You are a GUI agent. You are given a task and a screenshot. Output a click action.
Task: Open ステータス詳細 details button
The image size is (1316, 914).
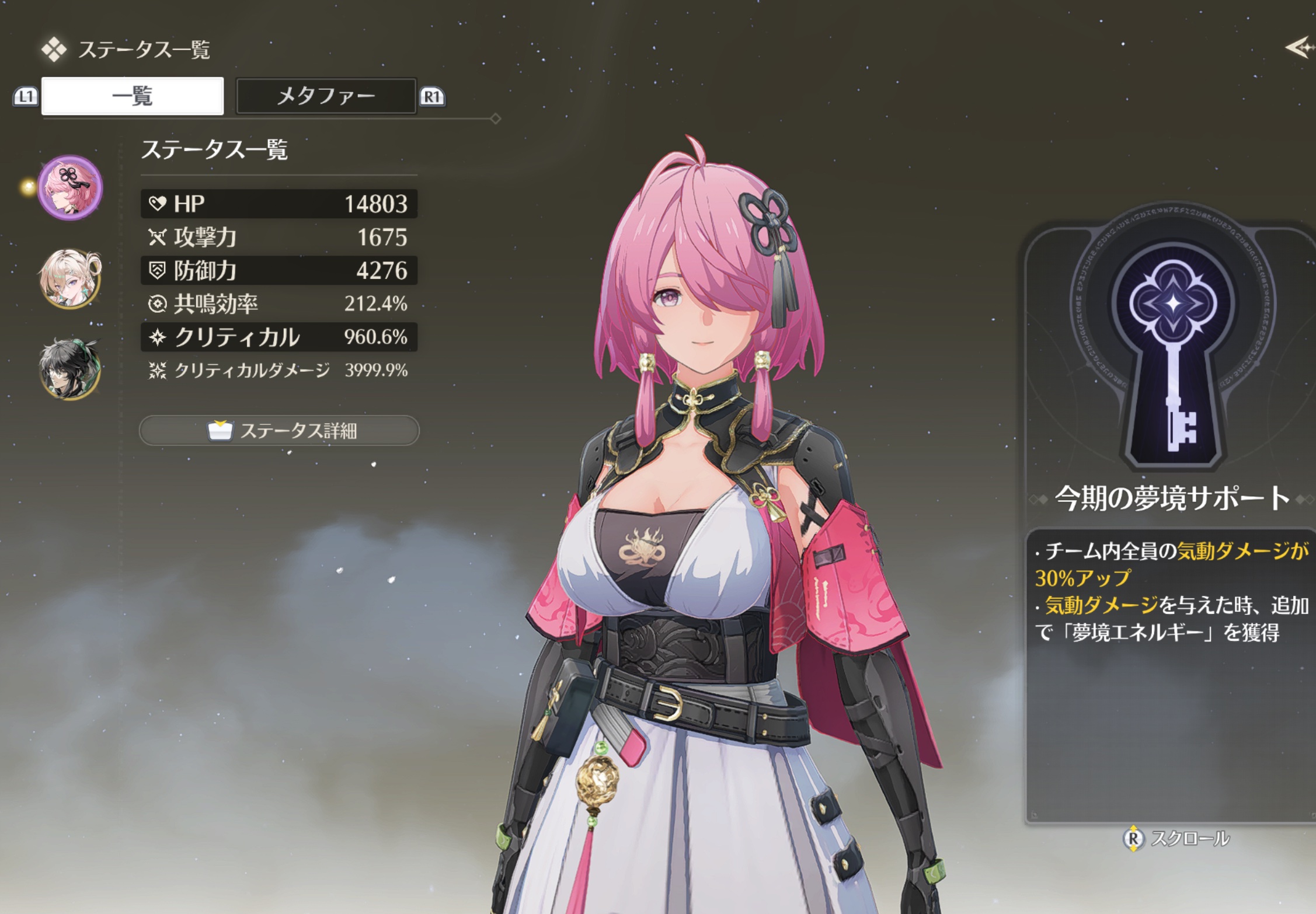(279, 431)
